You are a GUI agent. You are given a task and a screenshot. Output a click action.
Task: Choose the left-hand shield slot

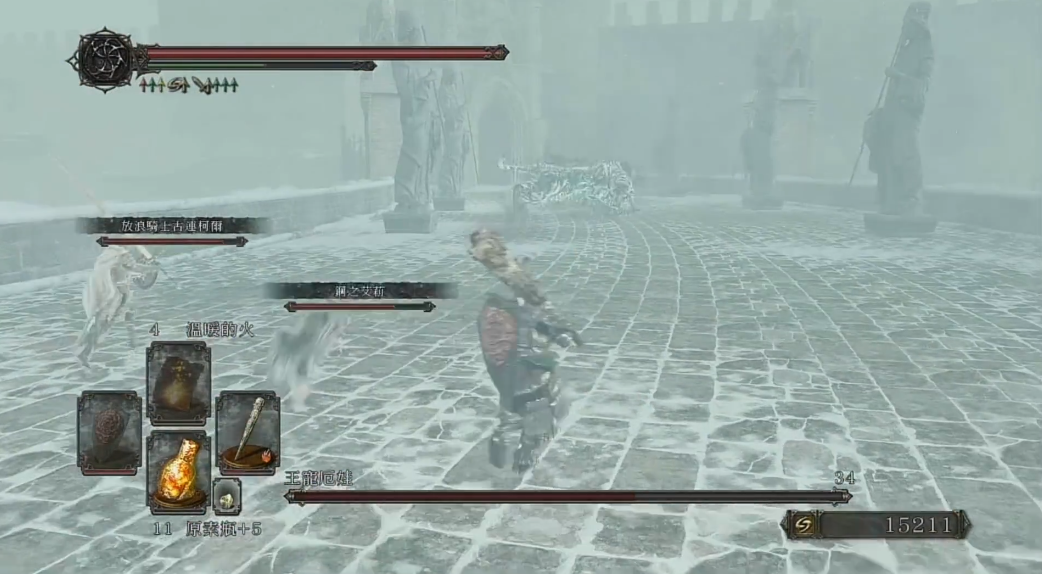click(110, 432)
